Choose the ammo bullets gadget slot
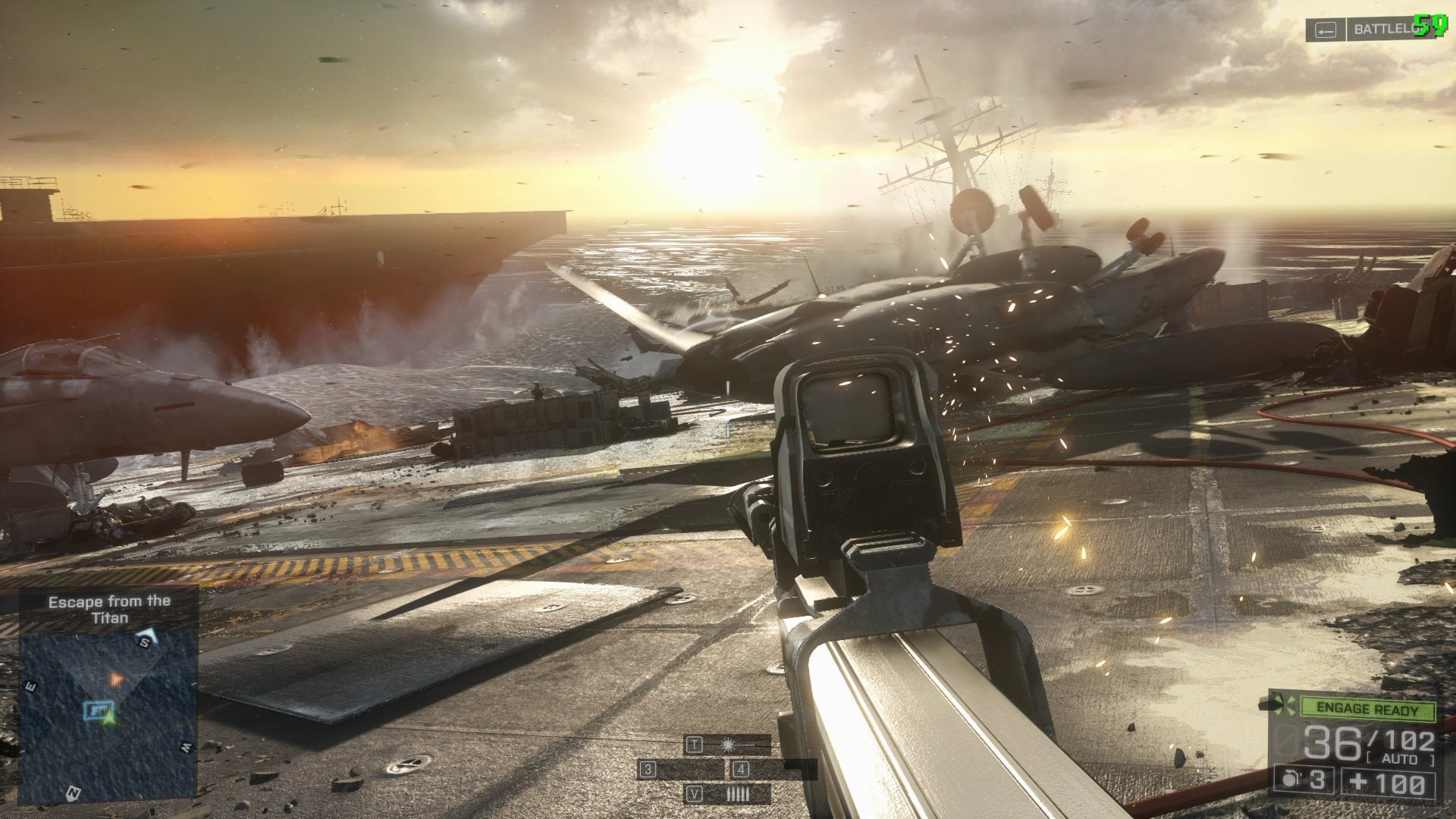Viewport: 1456px width, 819px height. click(x=737, y=794)
